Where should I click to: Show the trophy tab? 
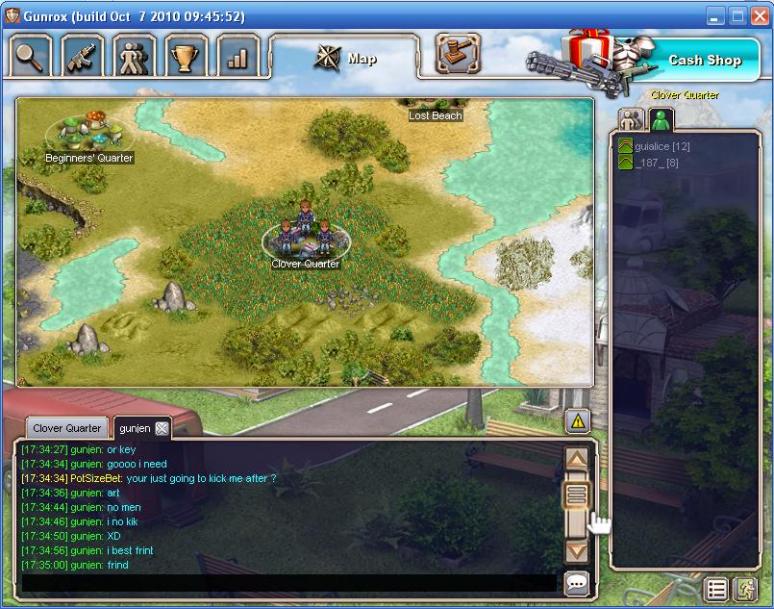tap(185, 56)
